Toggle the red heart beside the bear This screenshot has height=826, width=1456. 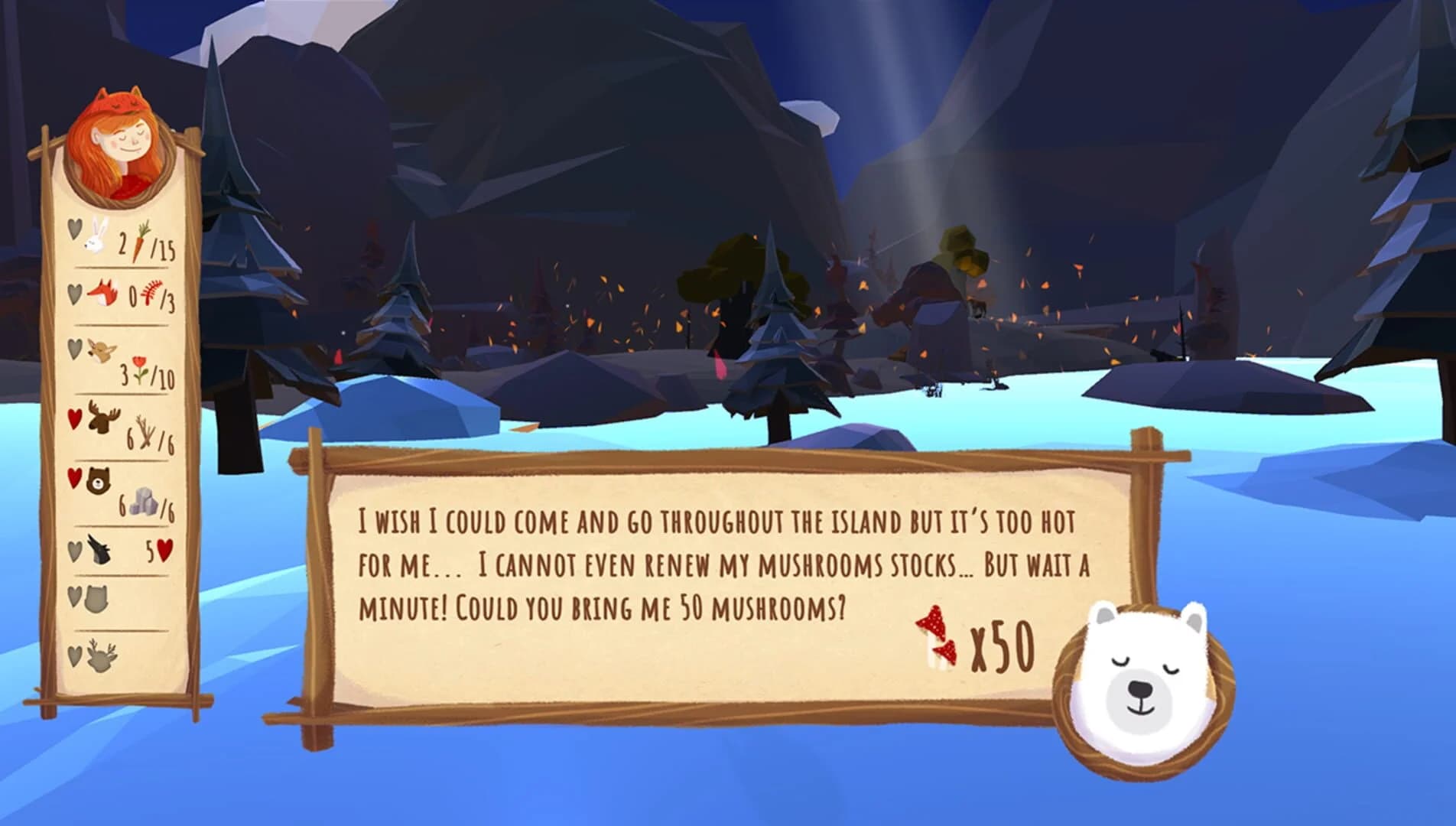pyautogui.click(x=74, y=475)
